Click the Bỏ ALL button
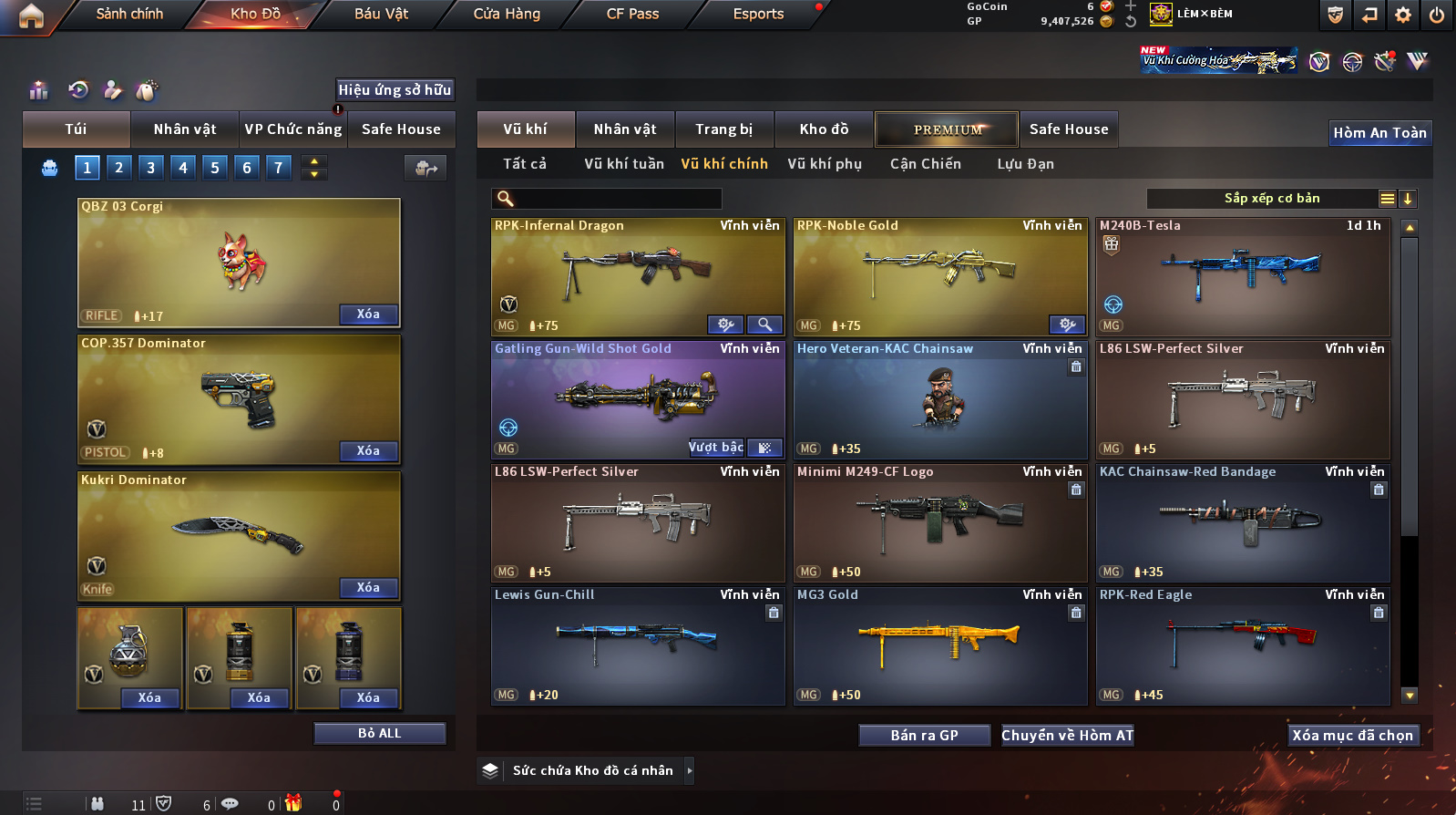 coord(379,734)
